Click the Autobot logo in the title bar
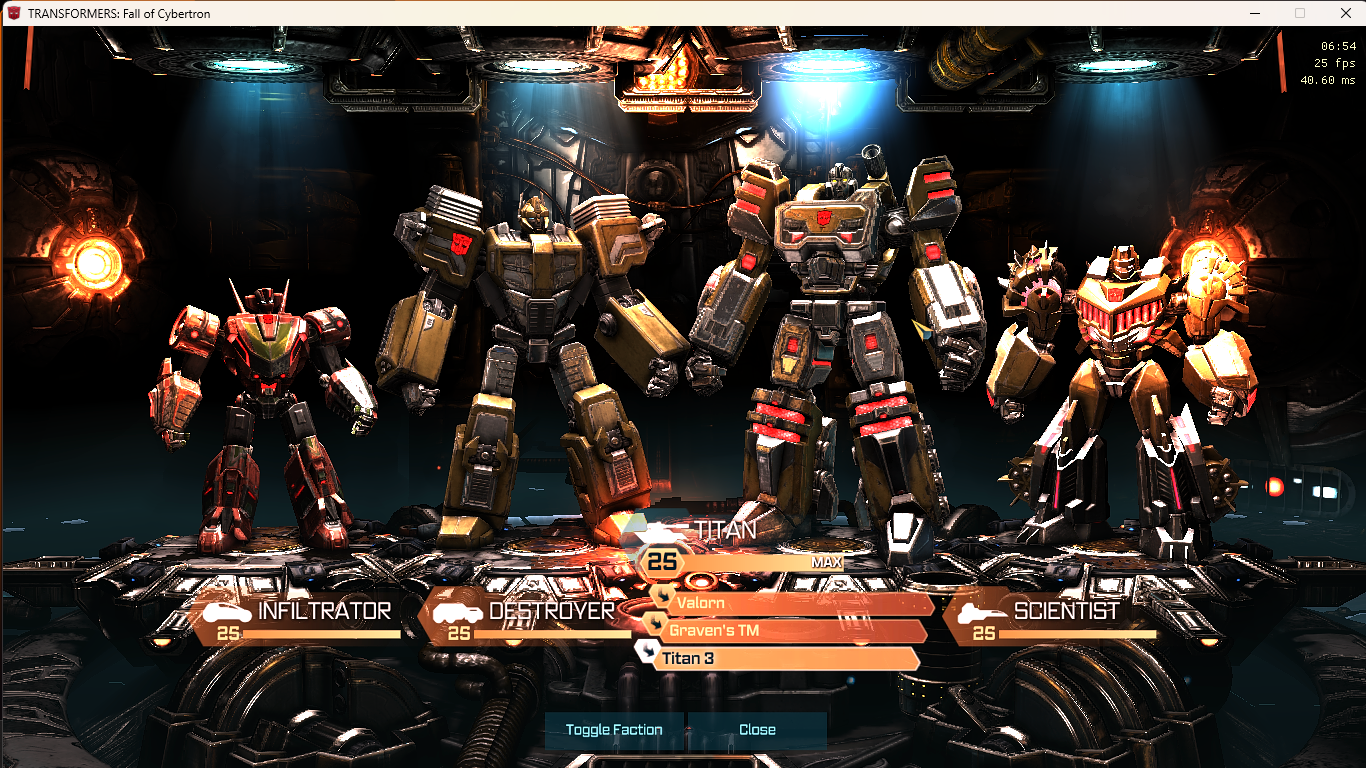 [13, 13]
